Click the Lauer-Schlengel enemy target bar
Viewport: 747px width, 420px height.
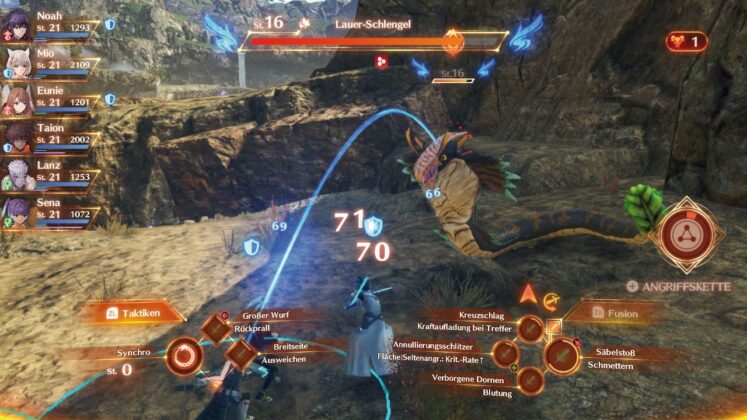click(375, 42)
